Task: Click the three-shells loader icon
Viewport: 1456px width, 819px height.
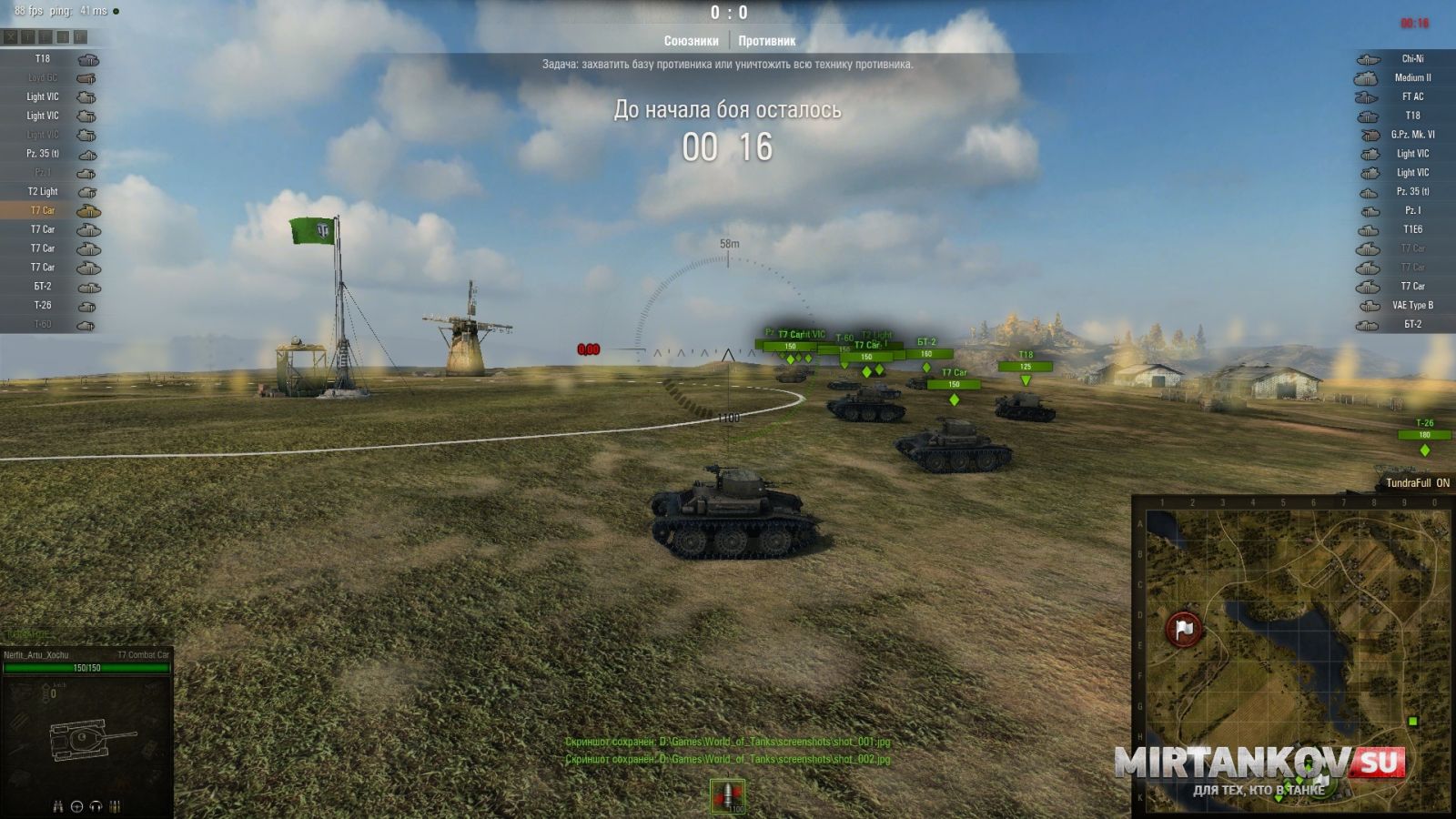Action: 115,806
